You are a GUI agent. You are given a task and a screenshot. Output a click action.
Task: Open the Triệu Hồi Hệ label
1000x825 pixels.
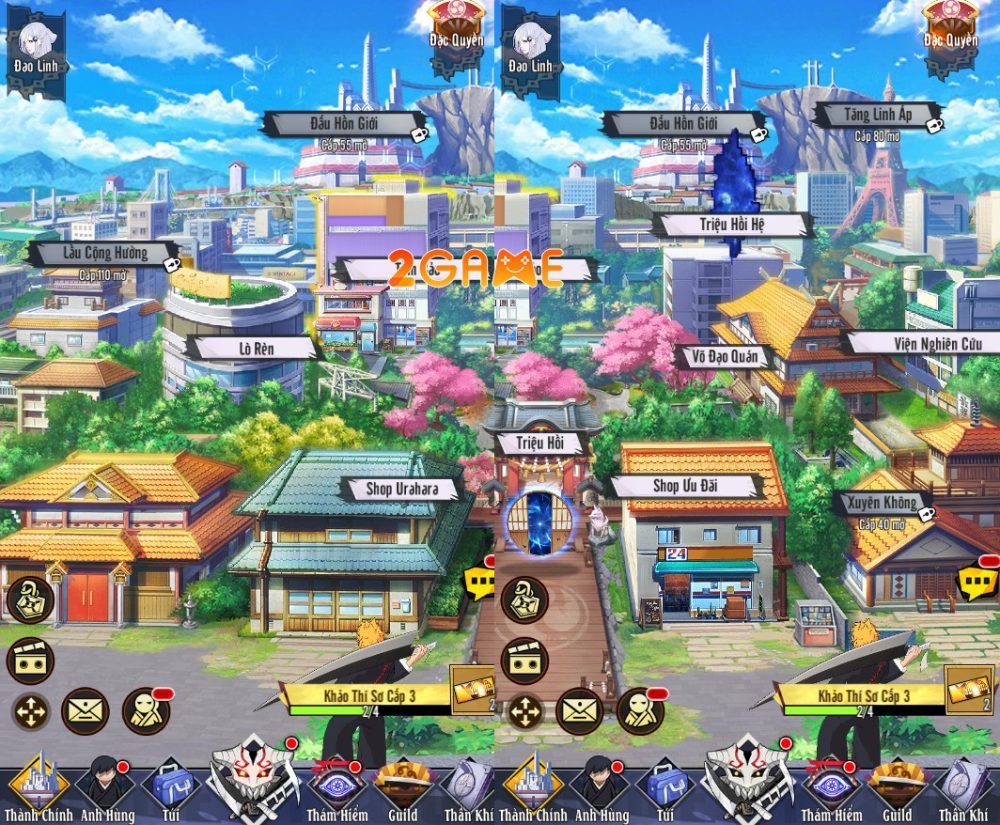[x=729, y=224]
